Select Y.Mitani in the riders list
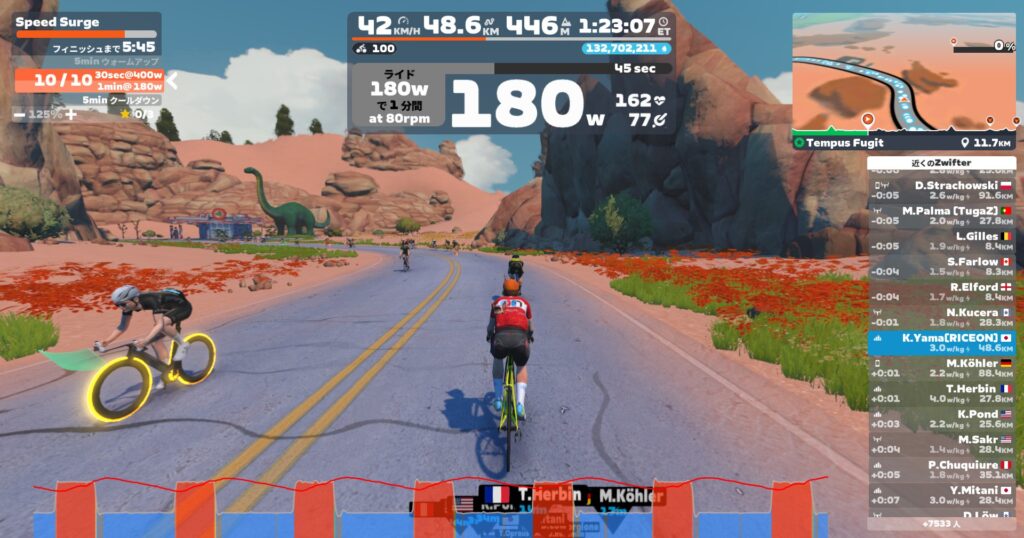 (941, 496)
